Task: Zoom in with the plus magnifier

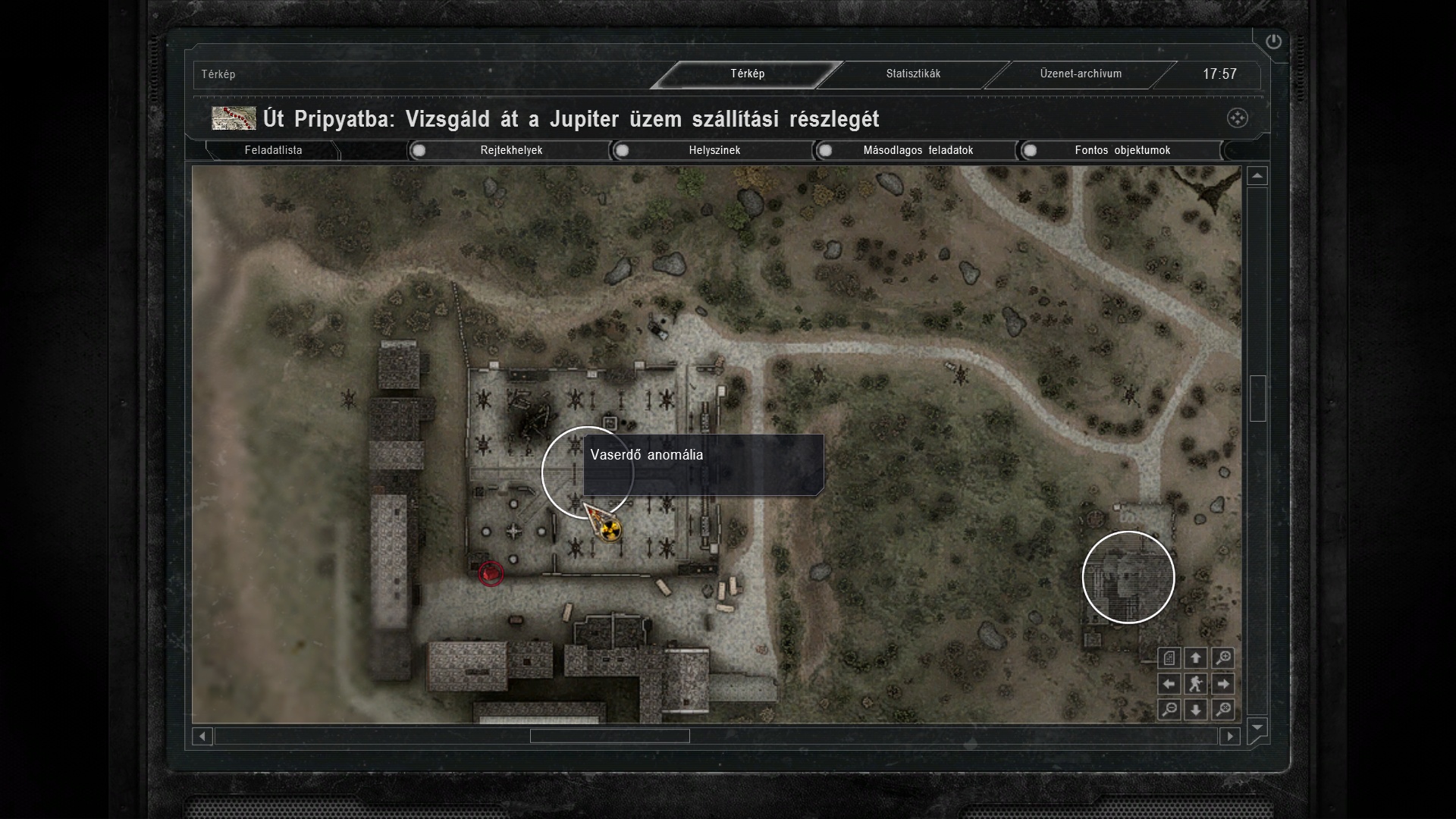Action: point(1222,658)
